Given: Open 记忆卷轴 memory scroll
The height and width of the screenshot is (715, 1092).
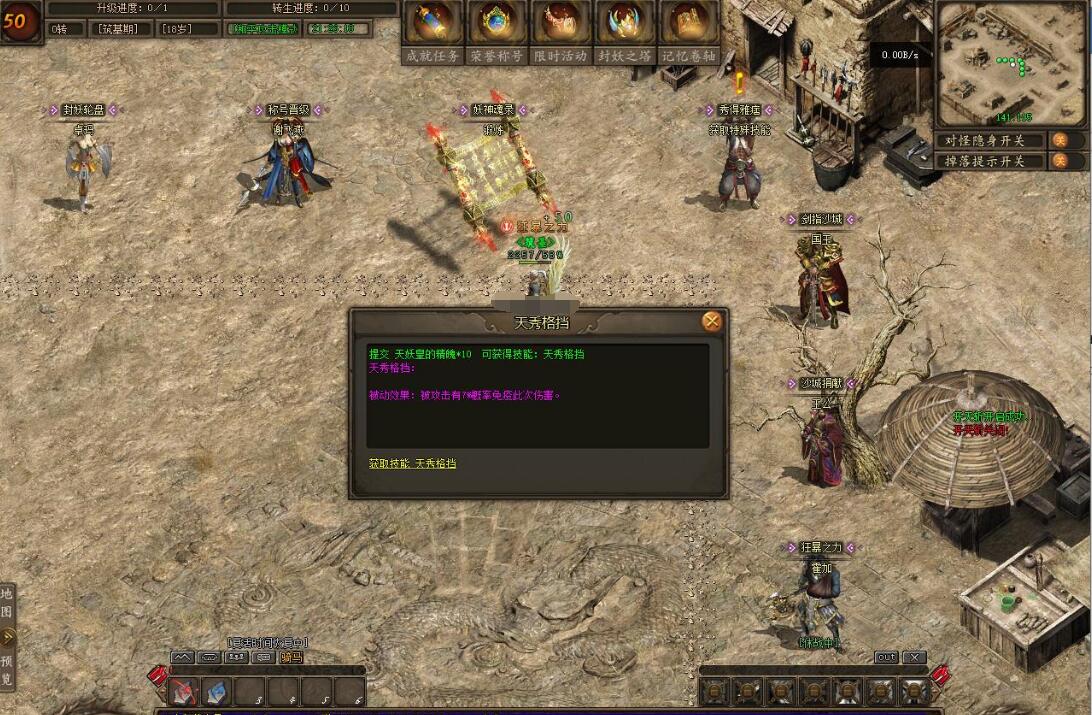Looking at the screenshot, I should click(x=689, y=31).
